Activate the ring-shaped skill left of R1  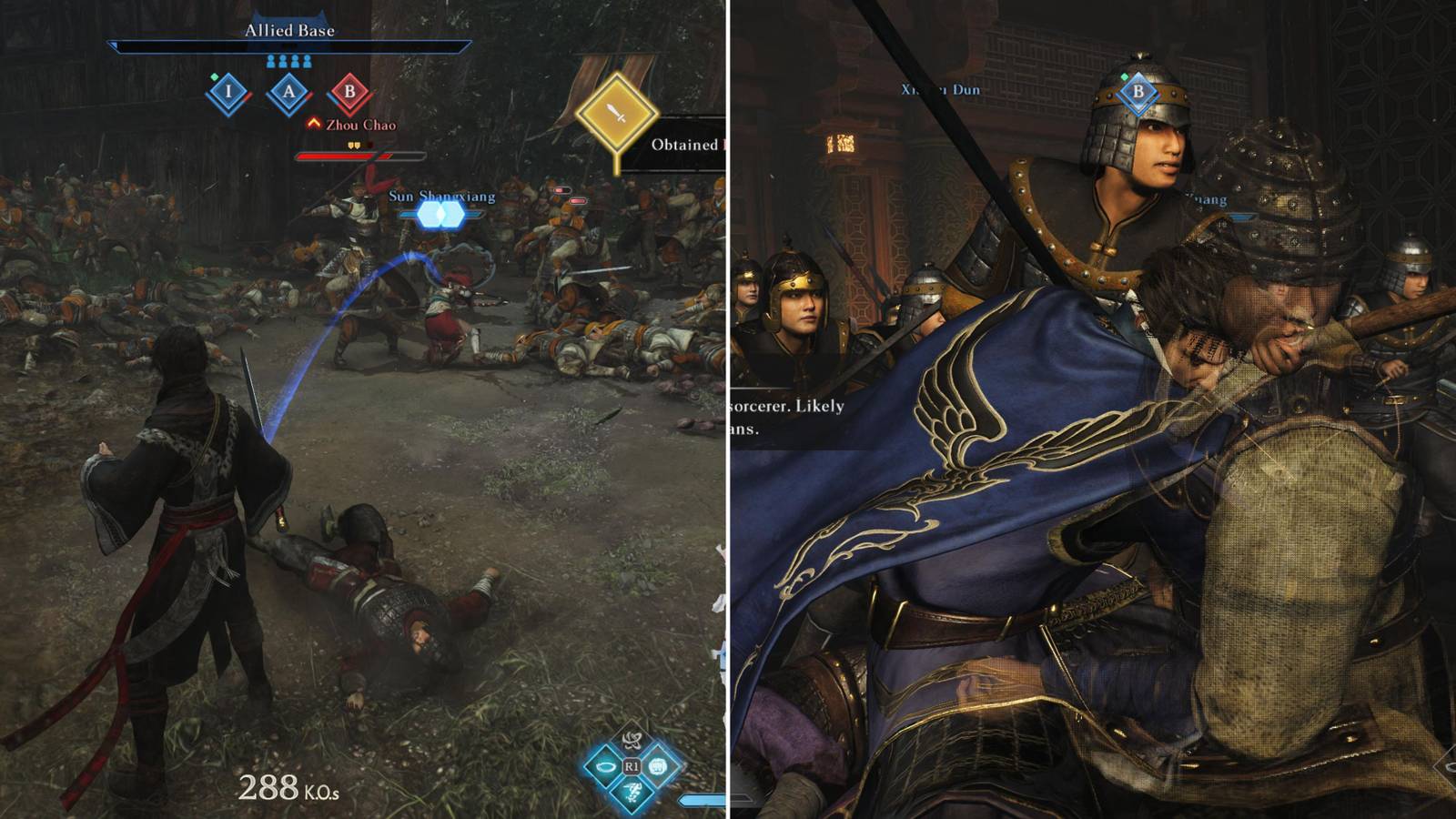tap(605, 766)
